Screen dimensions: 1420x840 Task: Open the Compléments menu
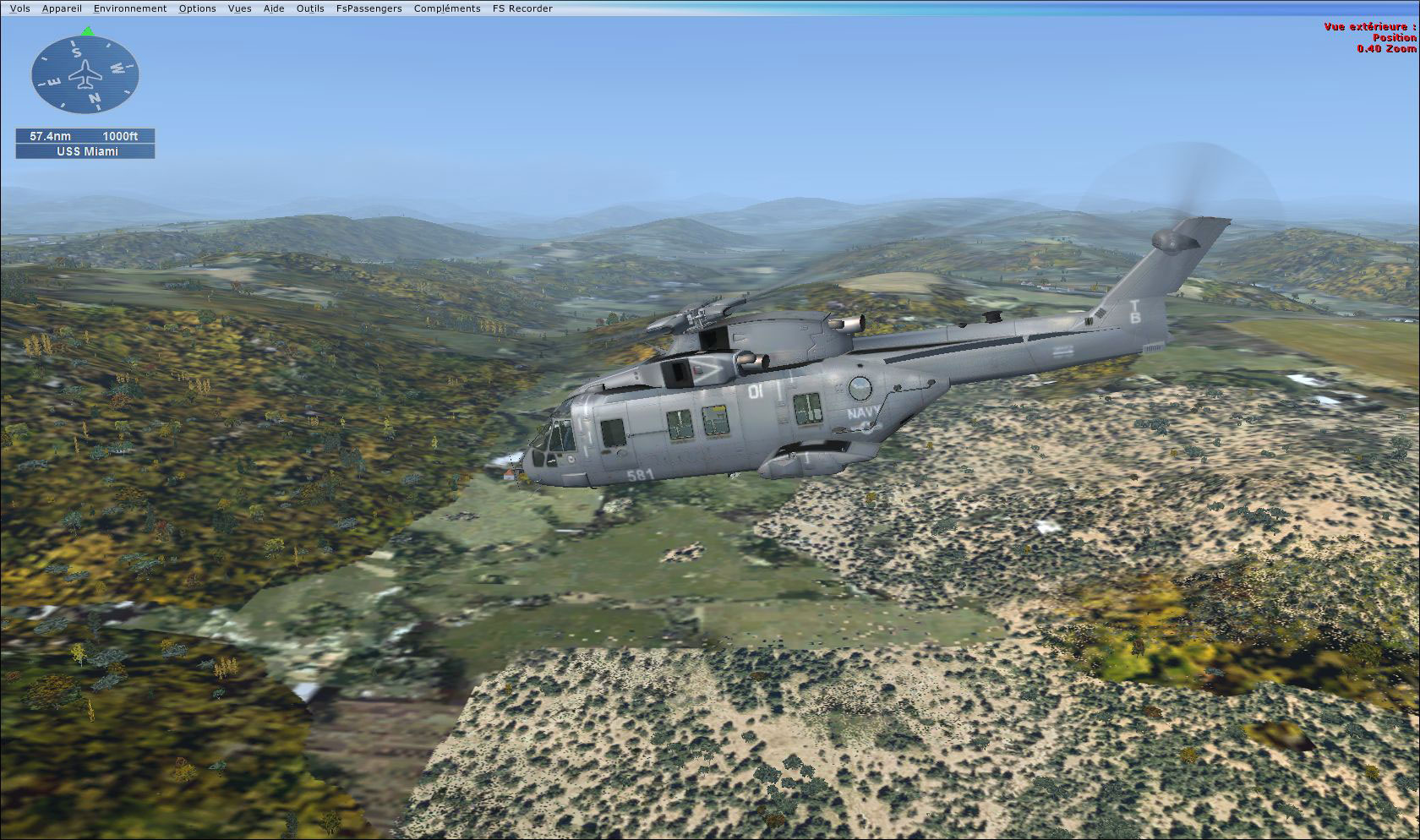(447, 8)
